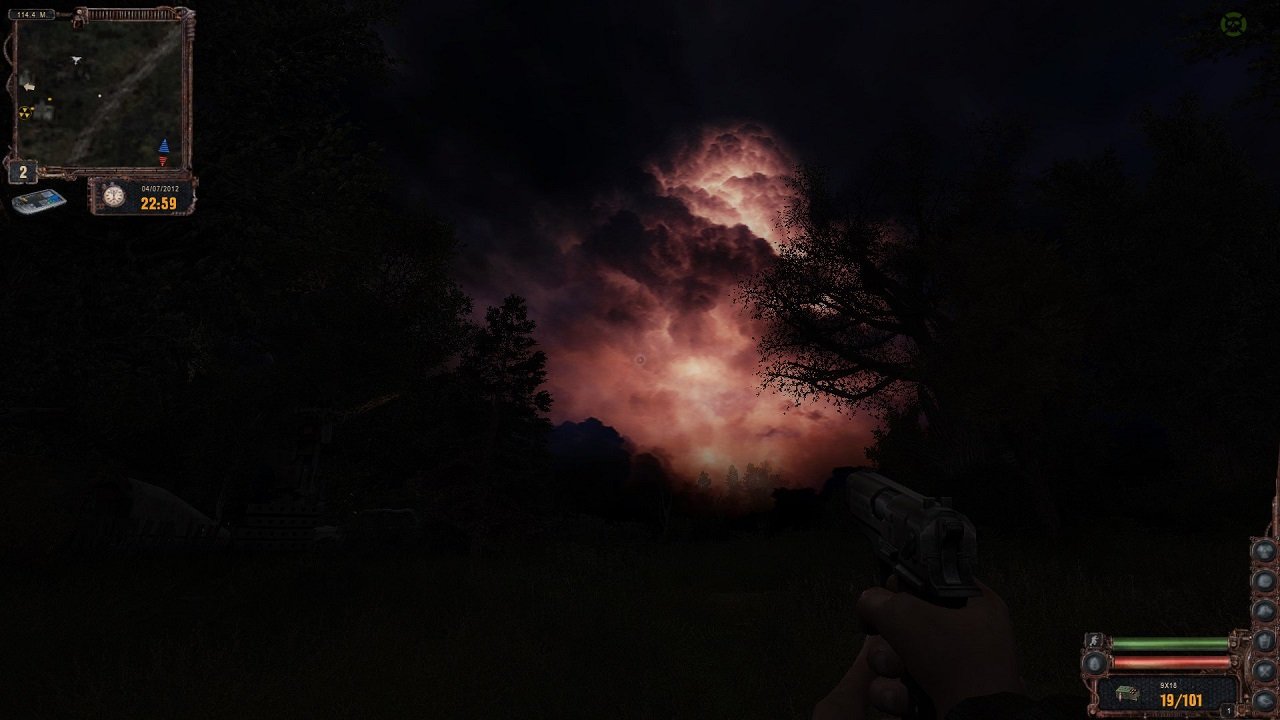Click the ammo counter showing 19/101
1280x720 pixels.
pos(1181,699)
